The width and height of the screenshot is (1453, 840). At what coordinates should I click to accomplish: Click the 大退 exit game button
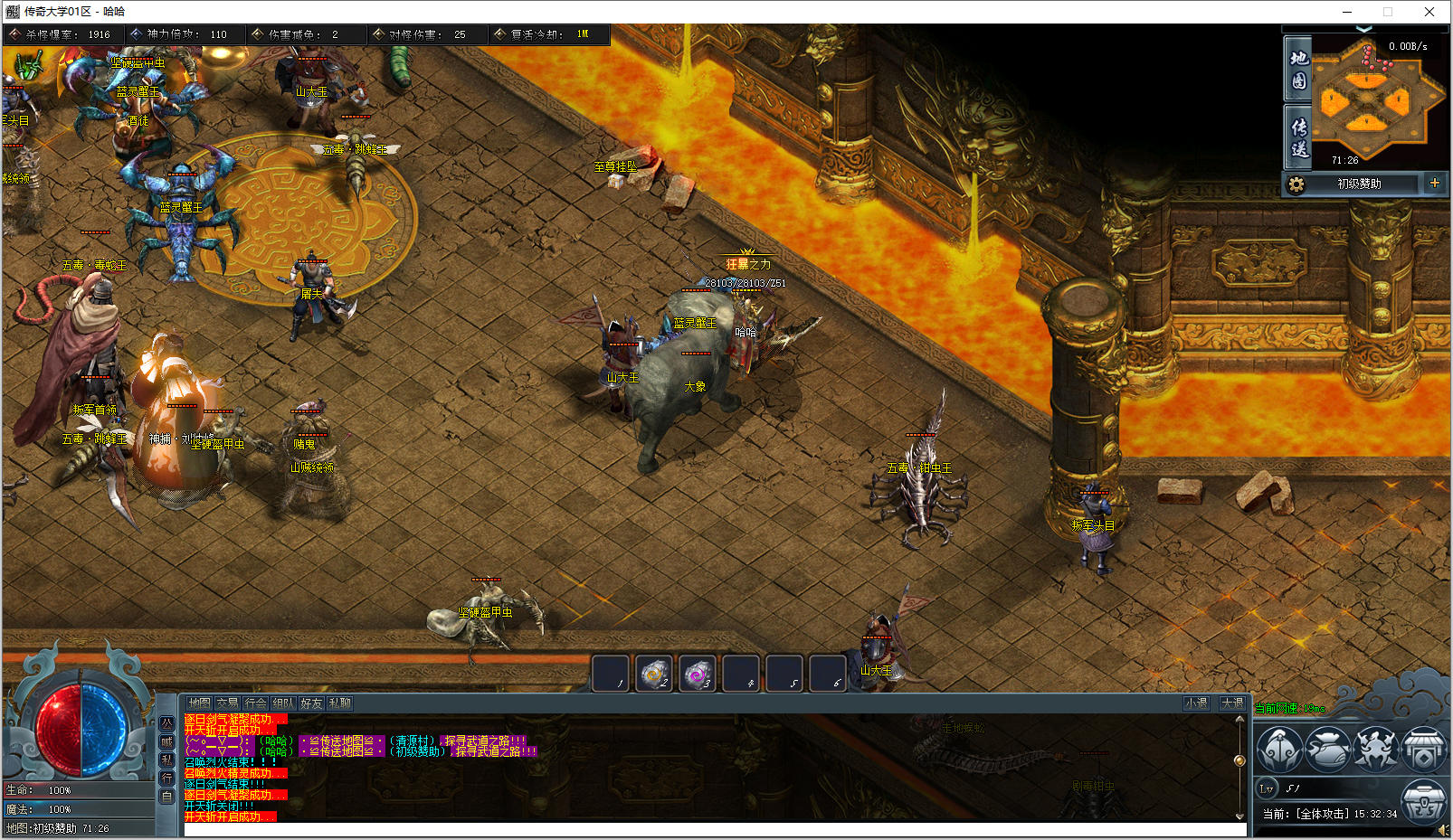pyautogui.click(x=1231, y=703)
